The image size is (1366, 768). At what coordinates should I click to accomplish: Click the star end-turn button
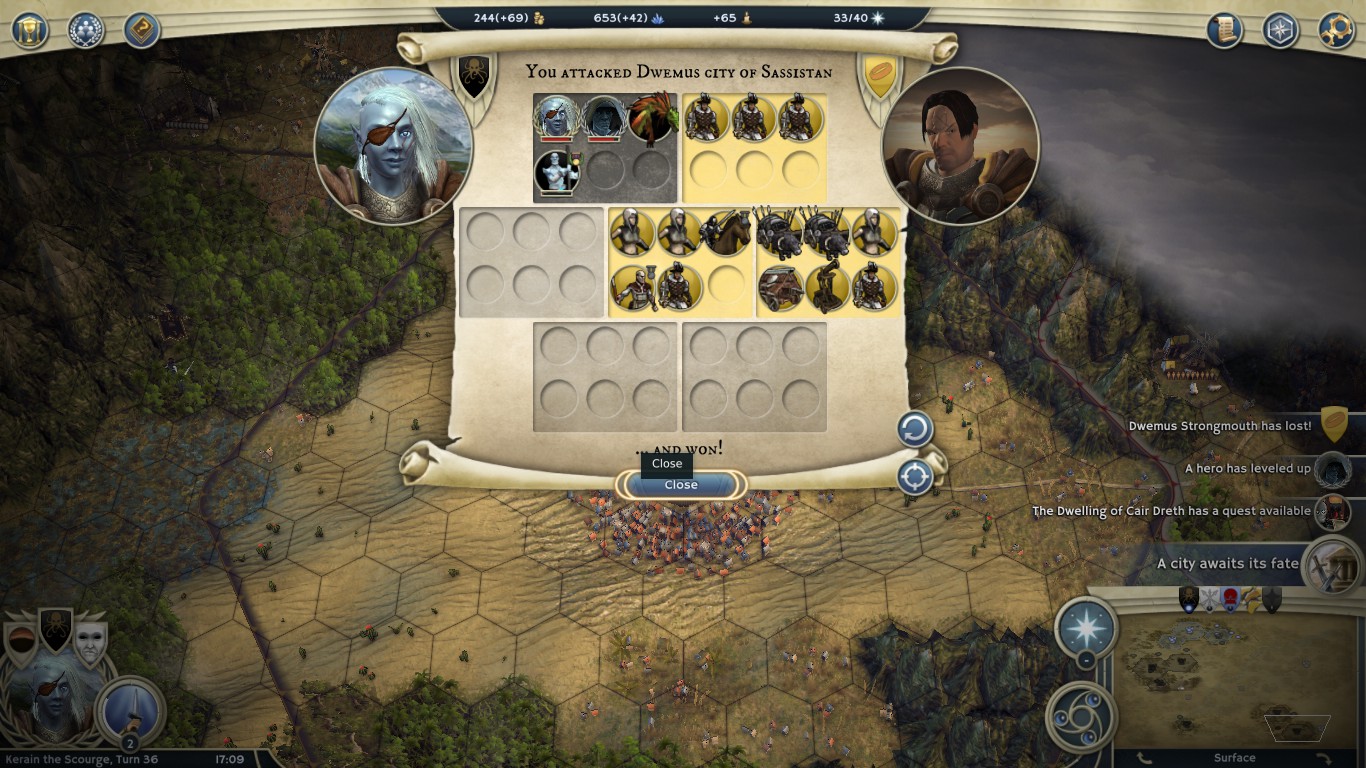pos(1086,627)
